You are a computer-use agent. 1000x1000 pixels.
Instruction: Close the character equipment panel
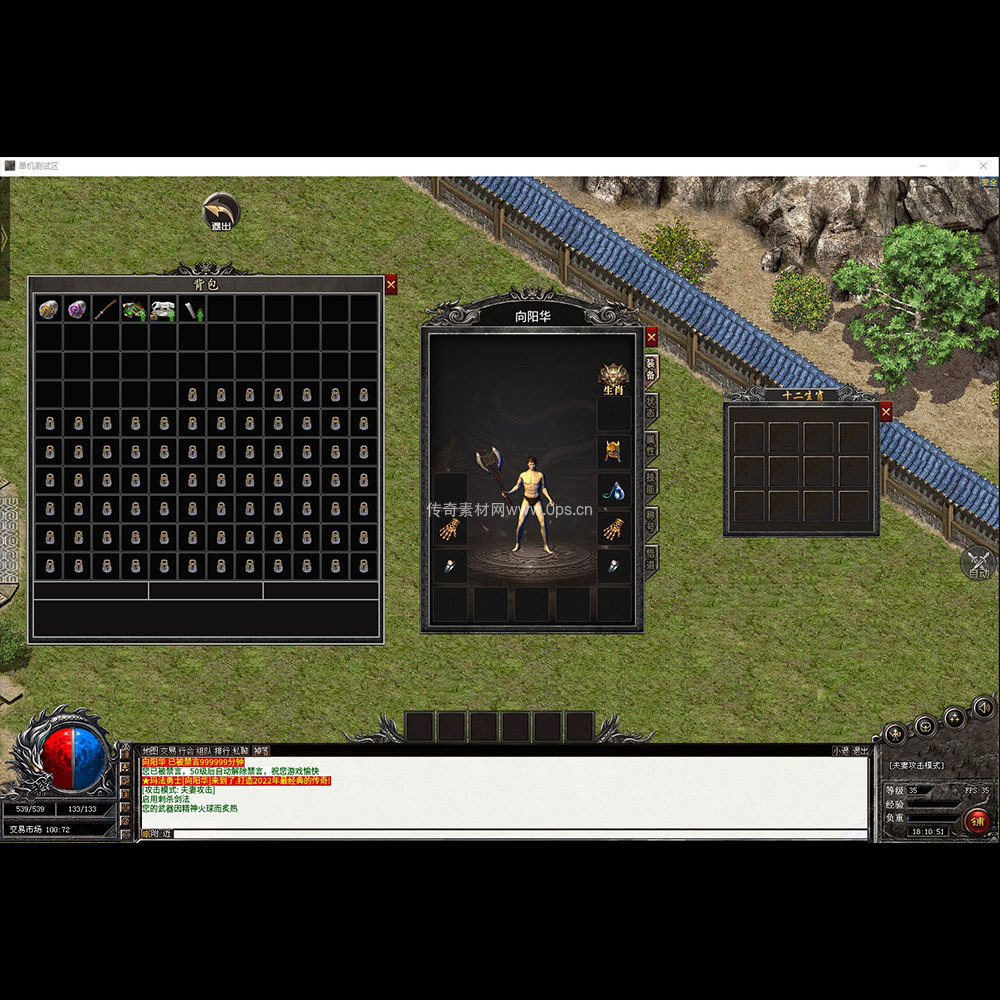(652, 337)
